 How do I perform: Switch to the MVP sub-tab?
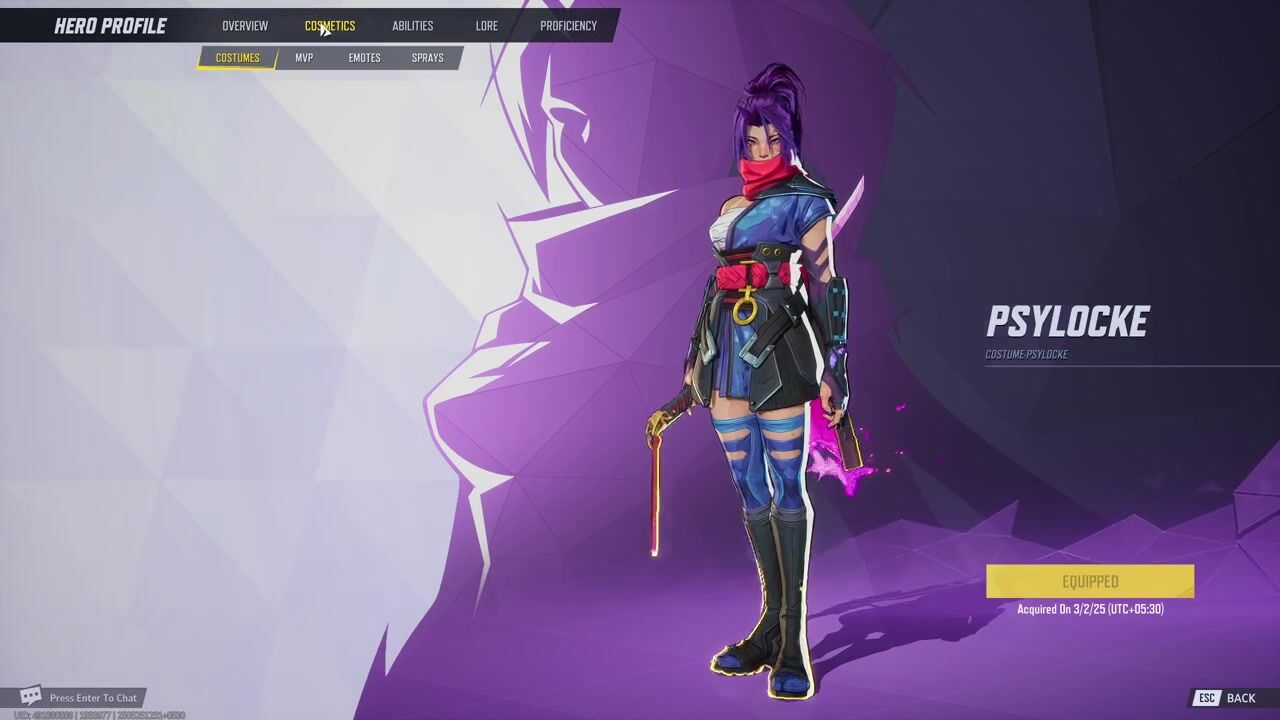click(x=304, y=58)
